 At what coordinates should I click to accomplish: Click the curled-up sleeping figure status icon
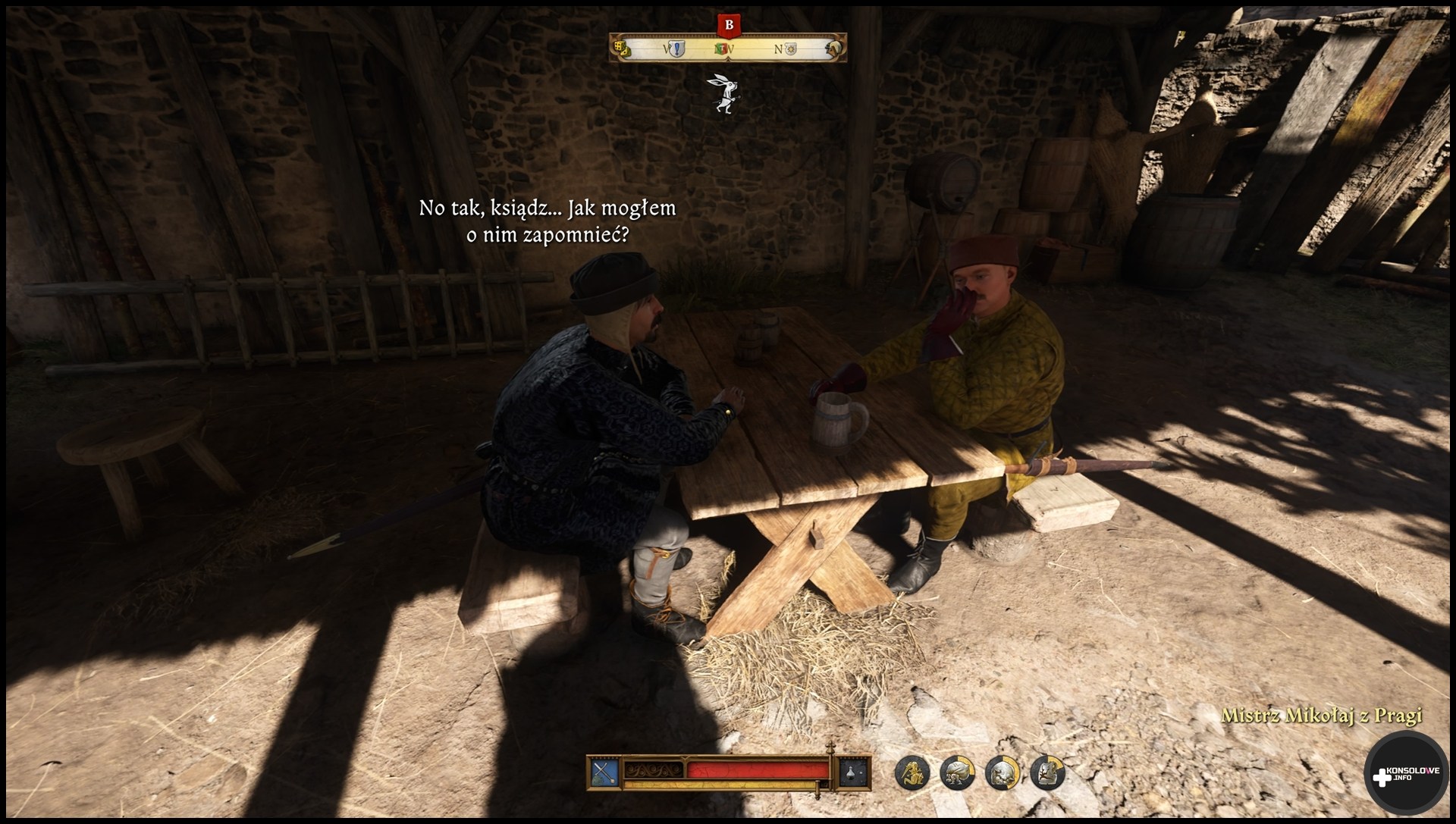[1003, 772]
